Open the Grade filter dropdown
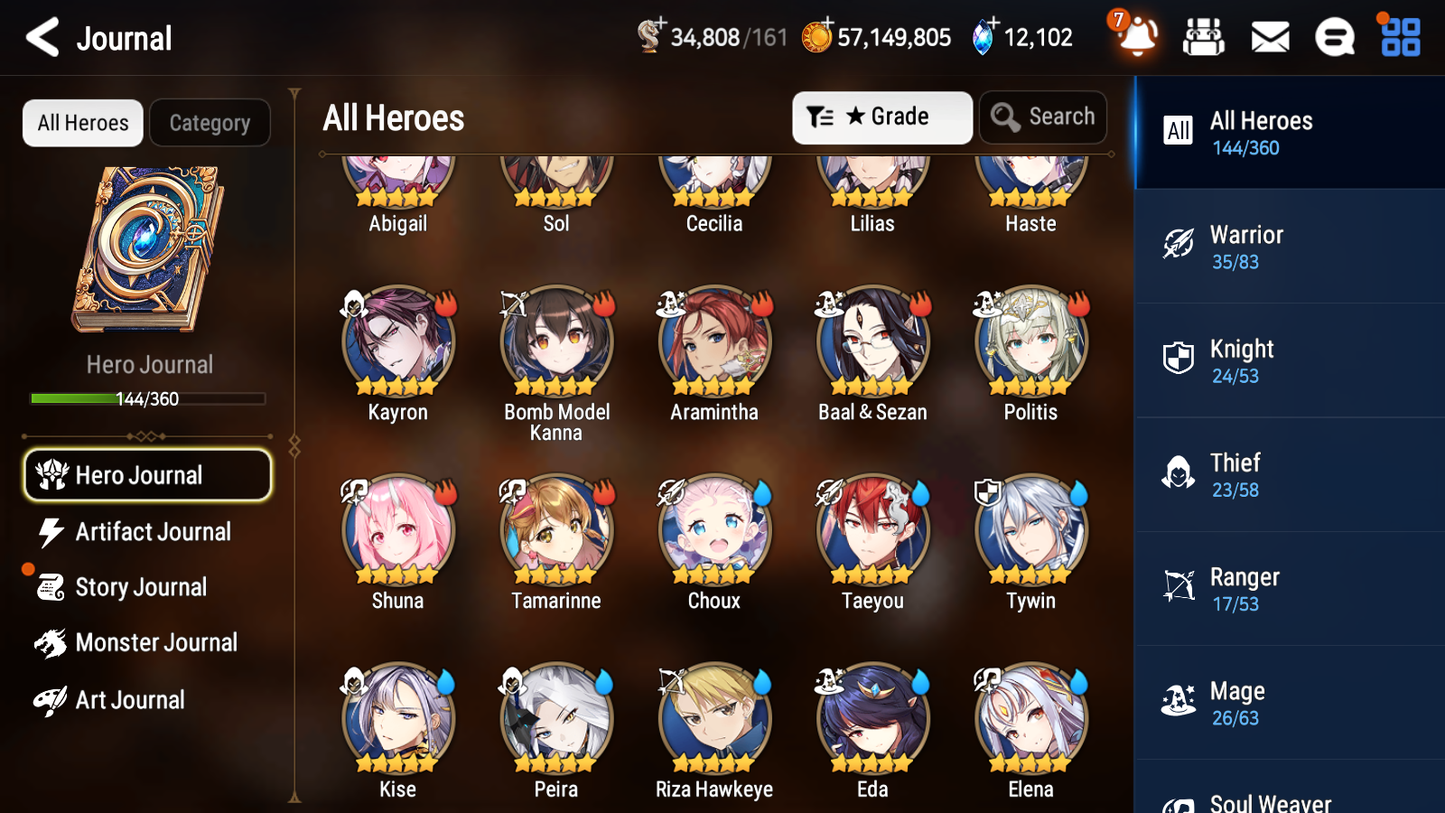This screenshot has height=813, width=1445. coord(881,117)
